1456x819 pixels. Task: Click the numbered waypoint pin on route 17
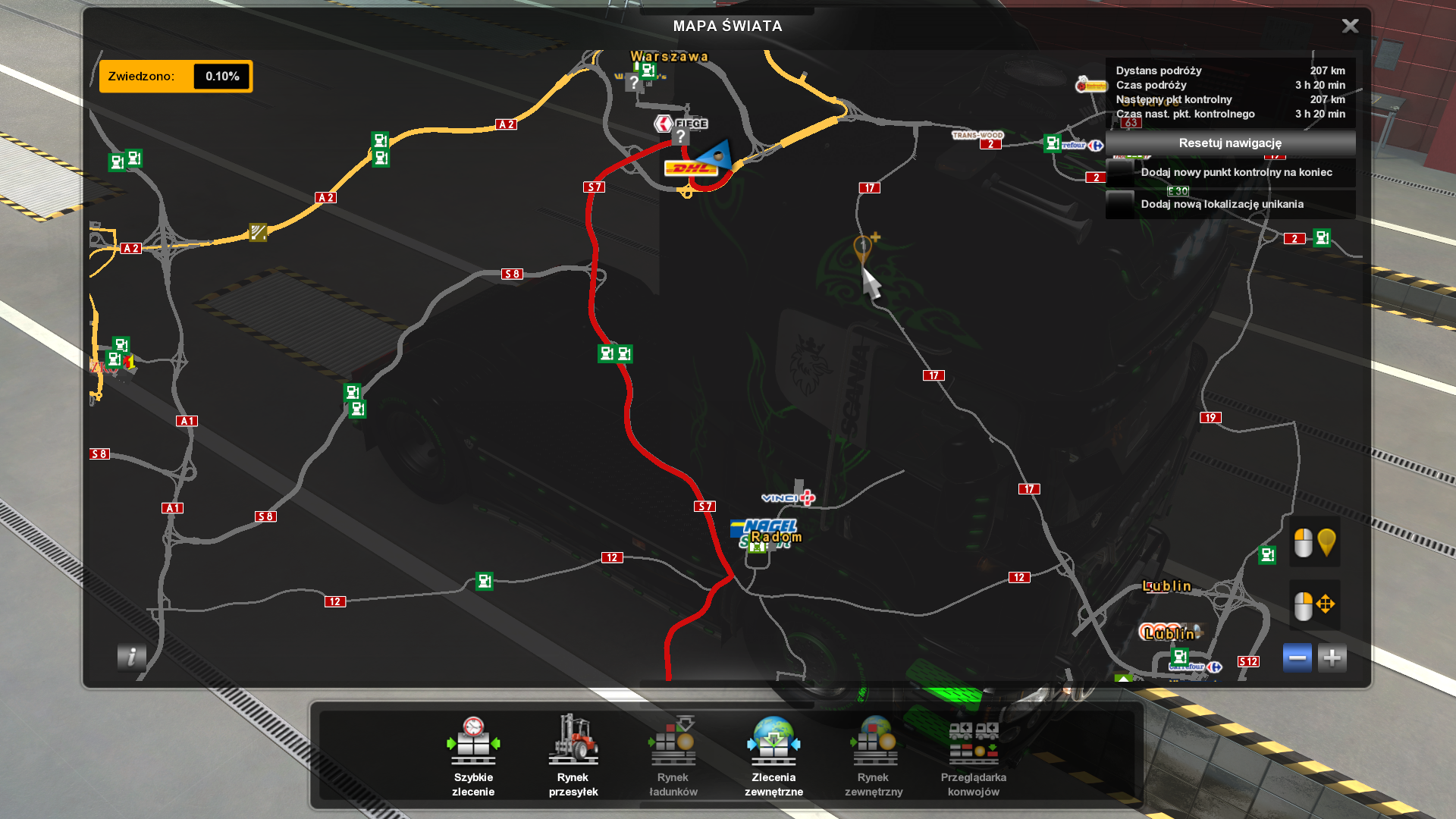(862, 248)
